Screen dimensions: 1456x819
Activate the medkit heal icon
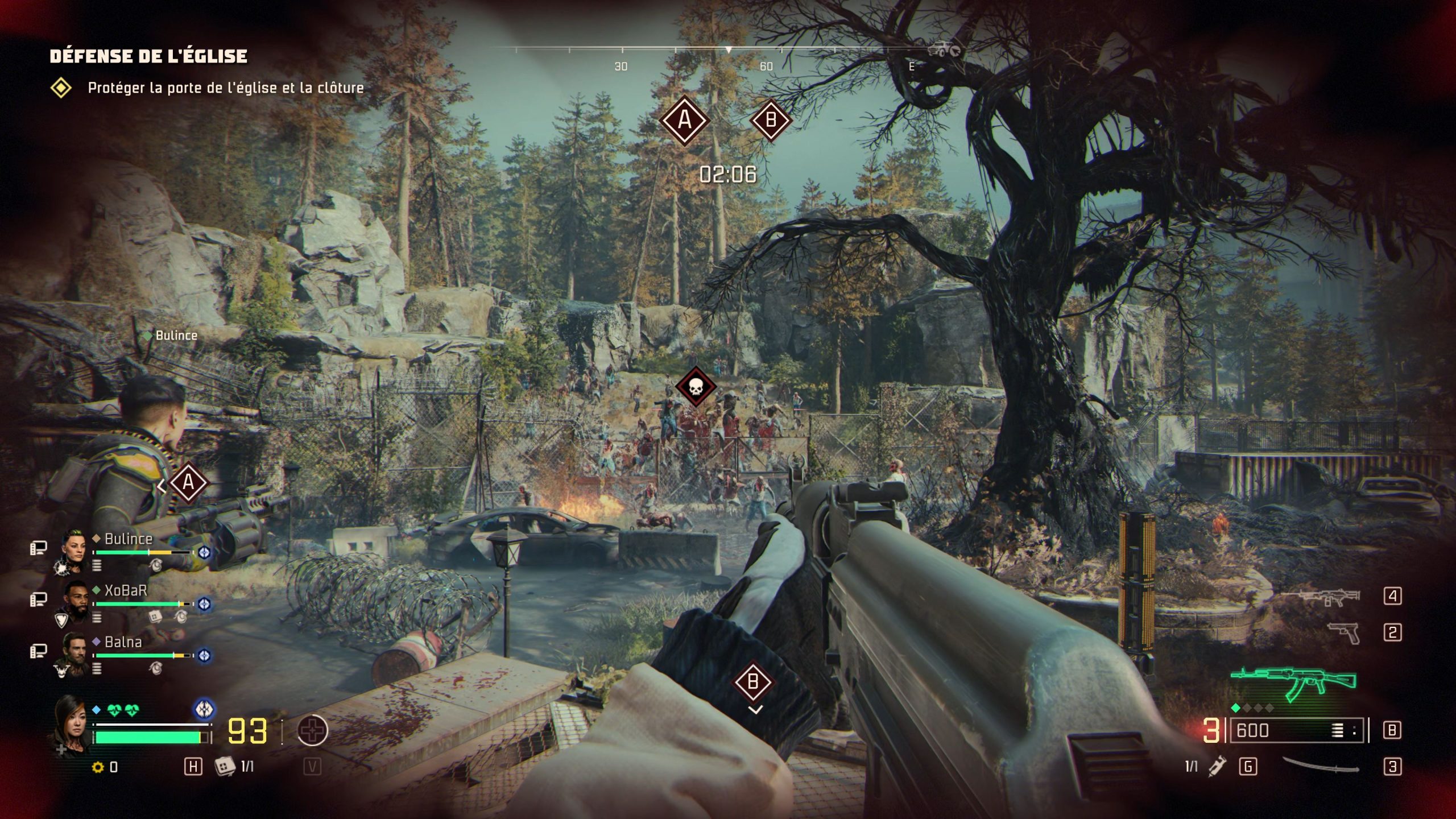(x=312, y=730)
